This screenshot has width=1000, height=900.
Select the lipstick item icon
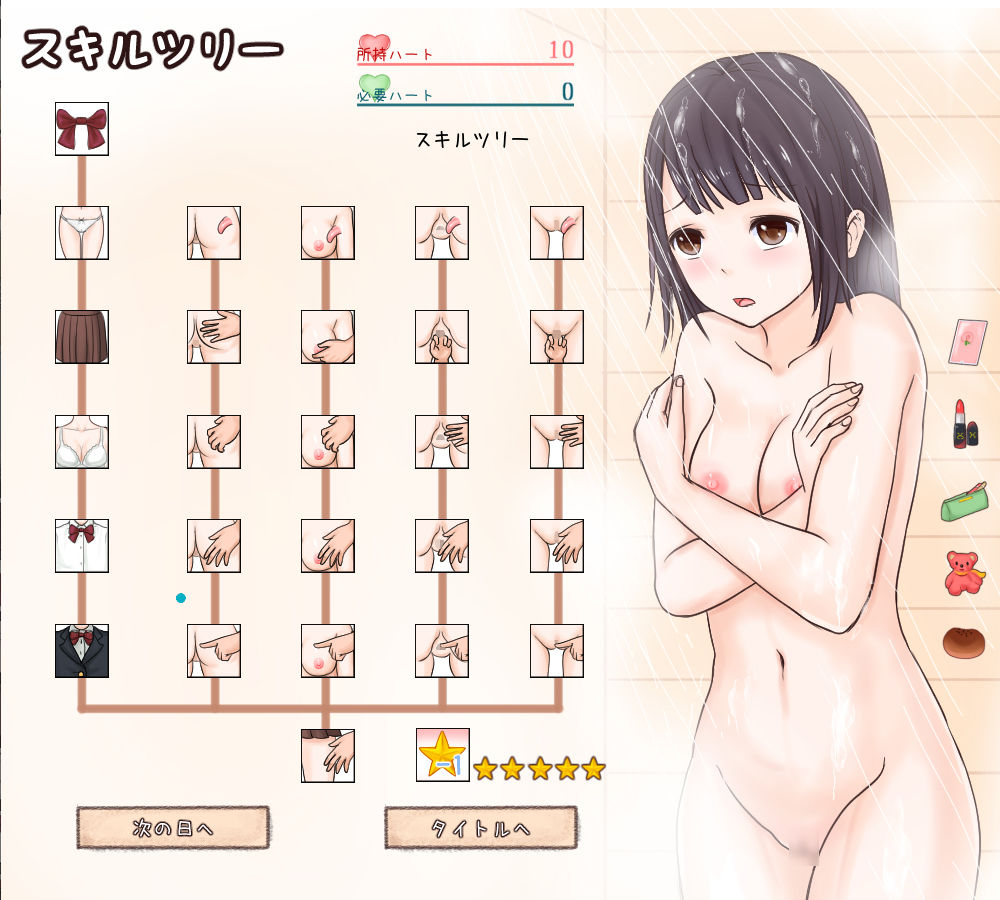coord(966,424)
